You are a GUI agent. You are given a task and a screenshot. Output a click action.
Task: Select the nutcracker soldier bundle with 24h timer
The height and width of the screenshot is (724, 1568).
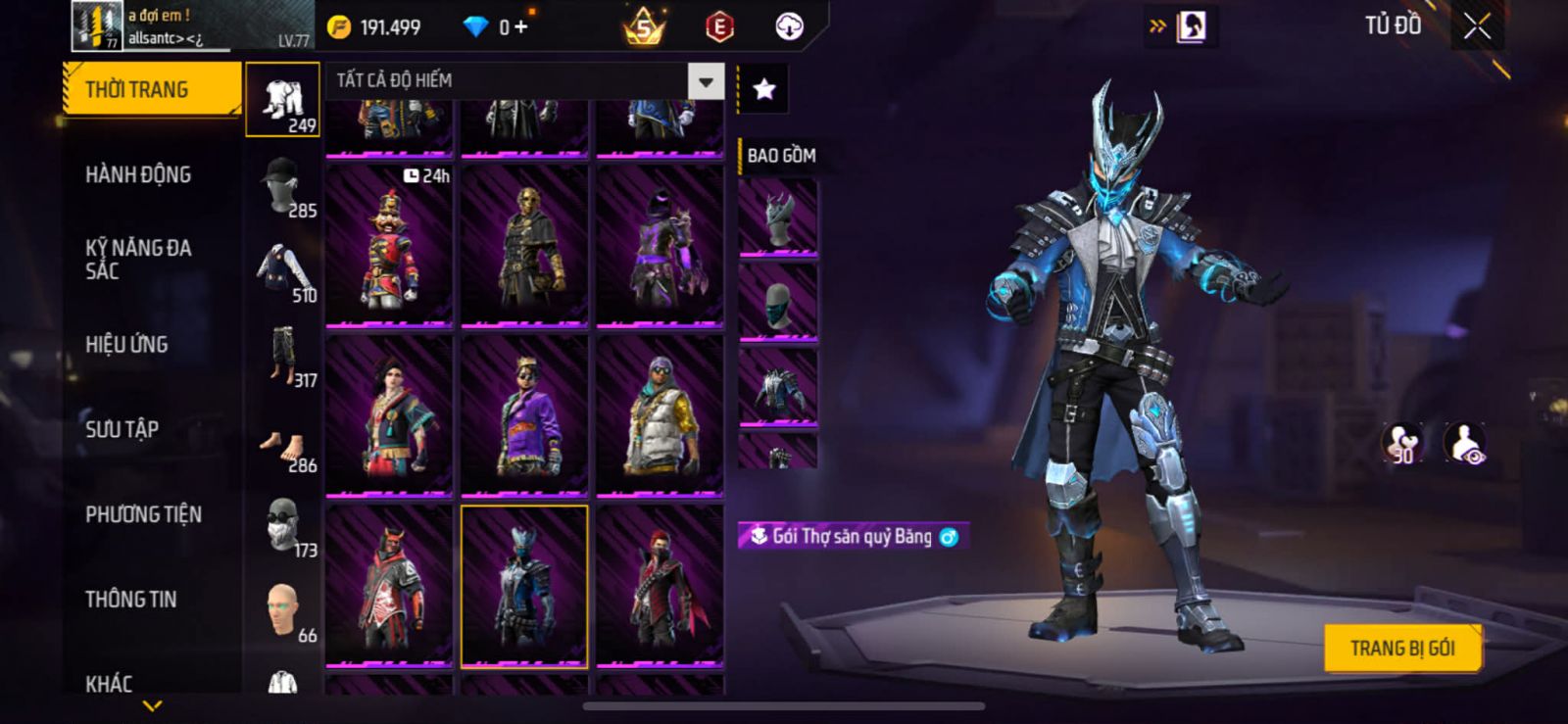[x=389, y=243]
